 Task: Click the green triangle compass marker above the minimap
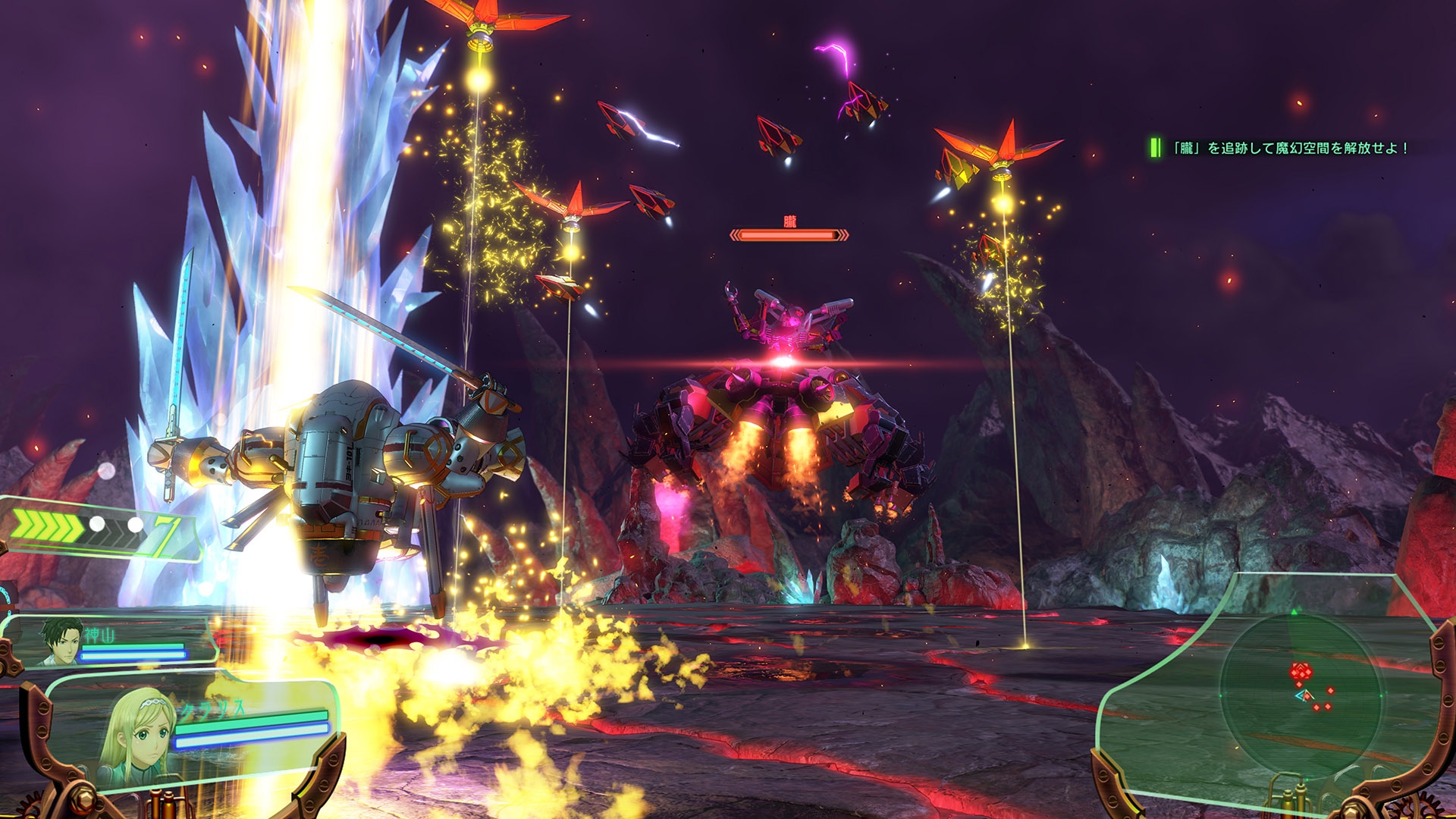[1293, 611]
